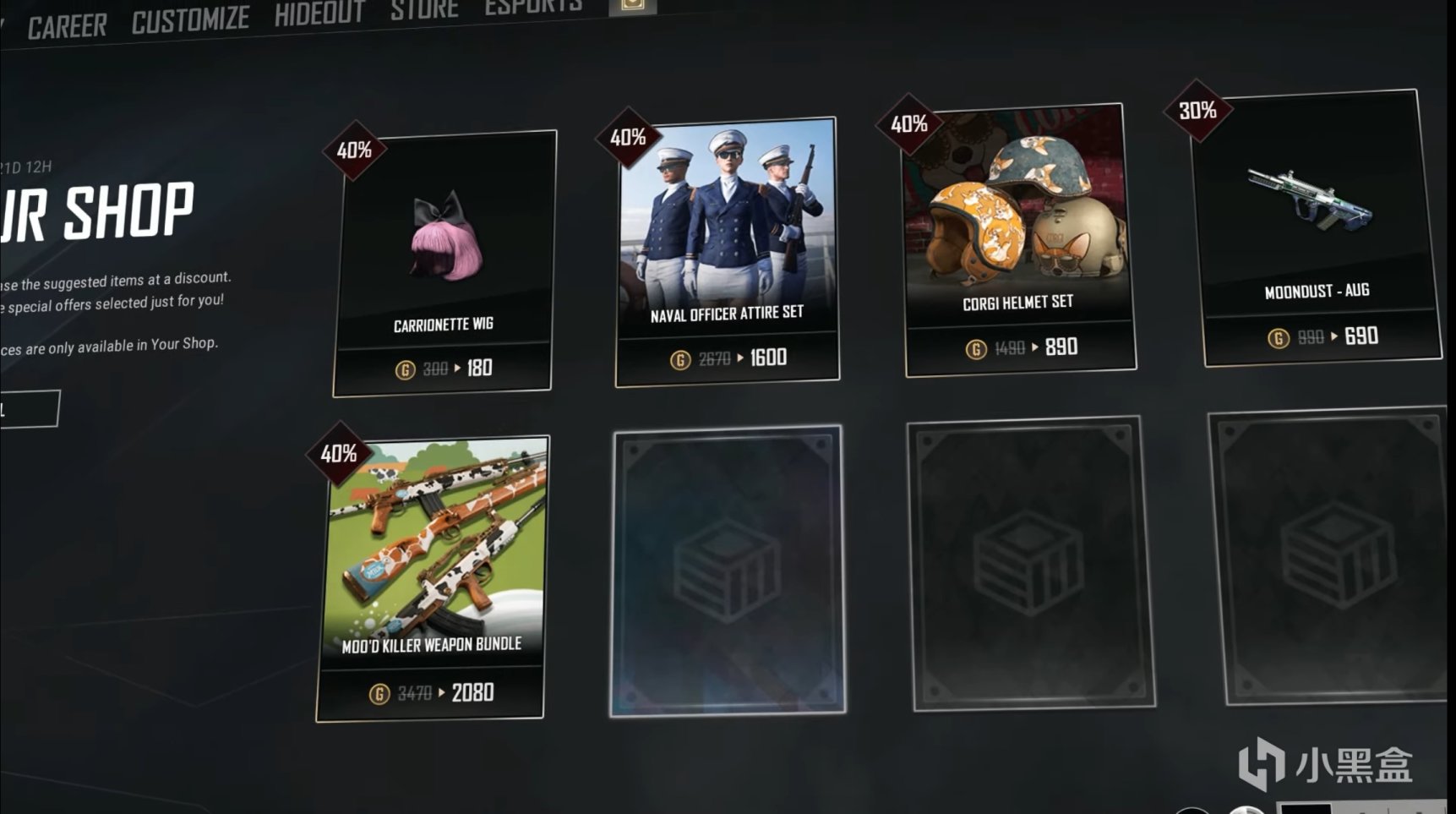Screen dimensions: 1456x814
Task: Open the STORE tab
Action: [425, 10]
